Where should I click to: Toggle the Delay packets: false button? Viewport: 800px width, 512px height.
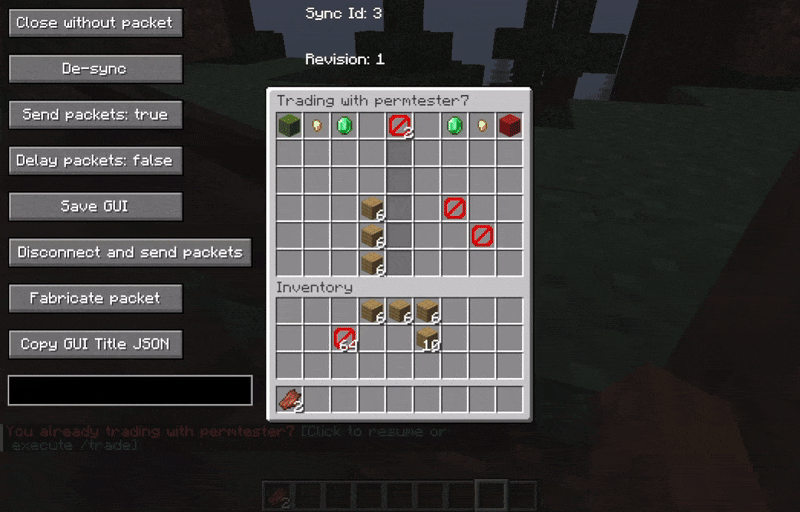click(95, 161)
